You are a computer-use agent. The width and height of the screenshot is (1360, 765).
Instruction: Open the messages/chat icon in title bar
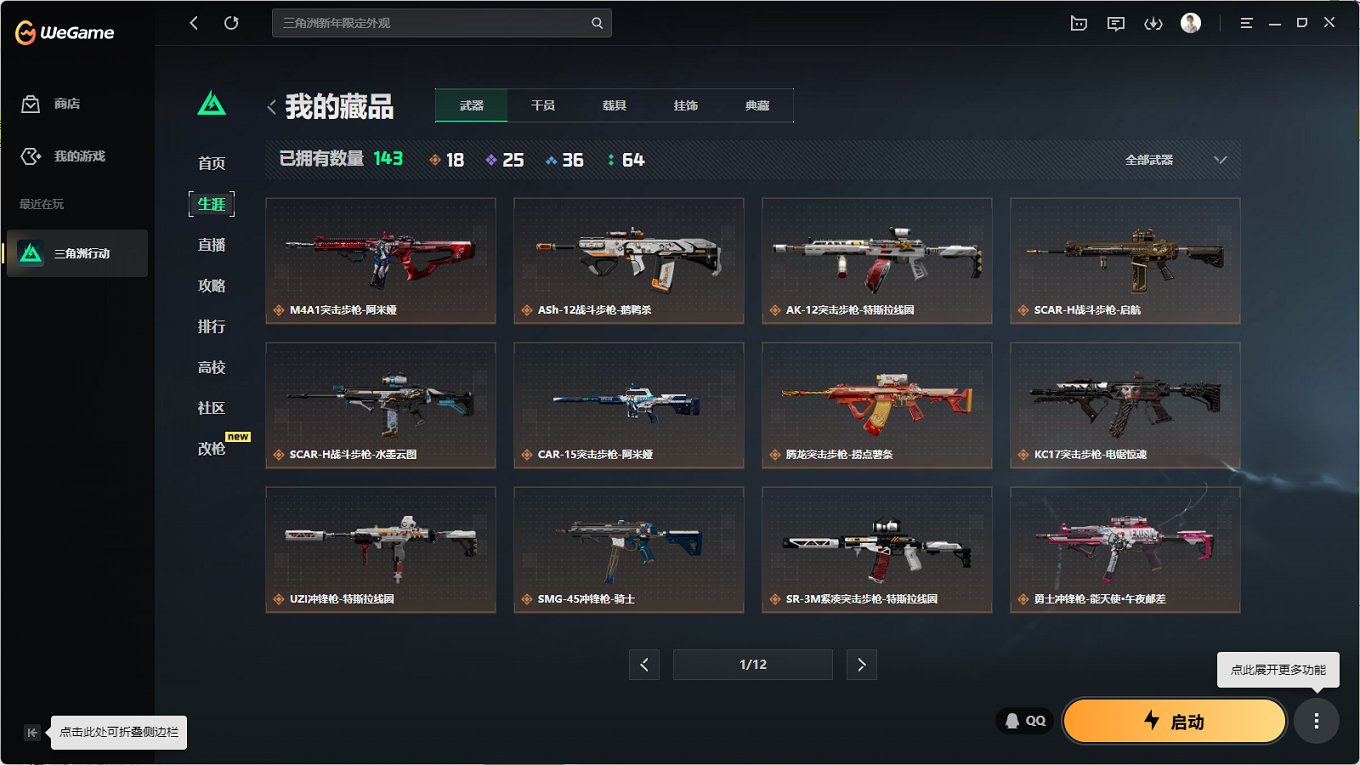point(1116,22)
